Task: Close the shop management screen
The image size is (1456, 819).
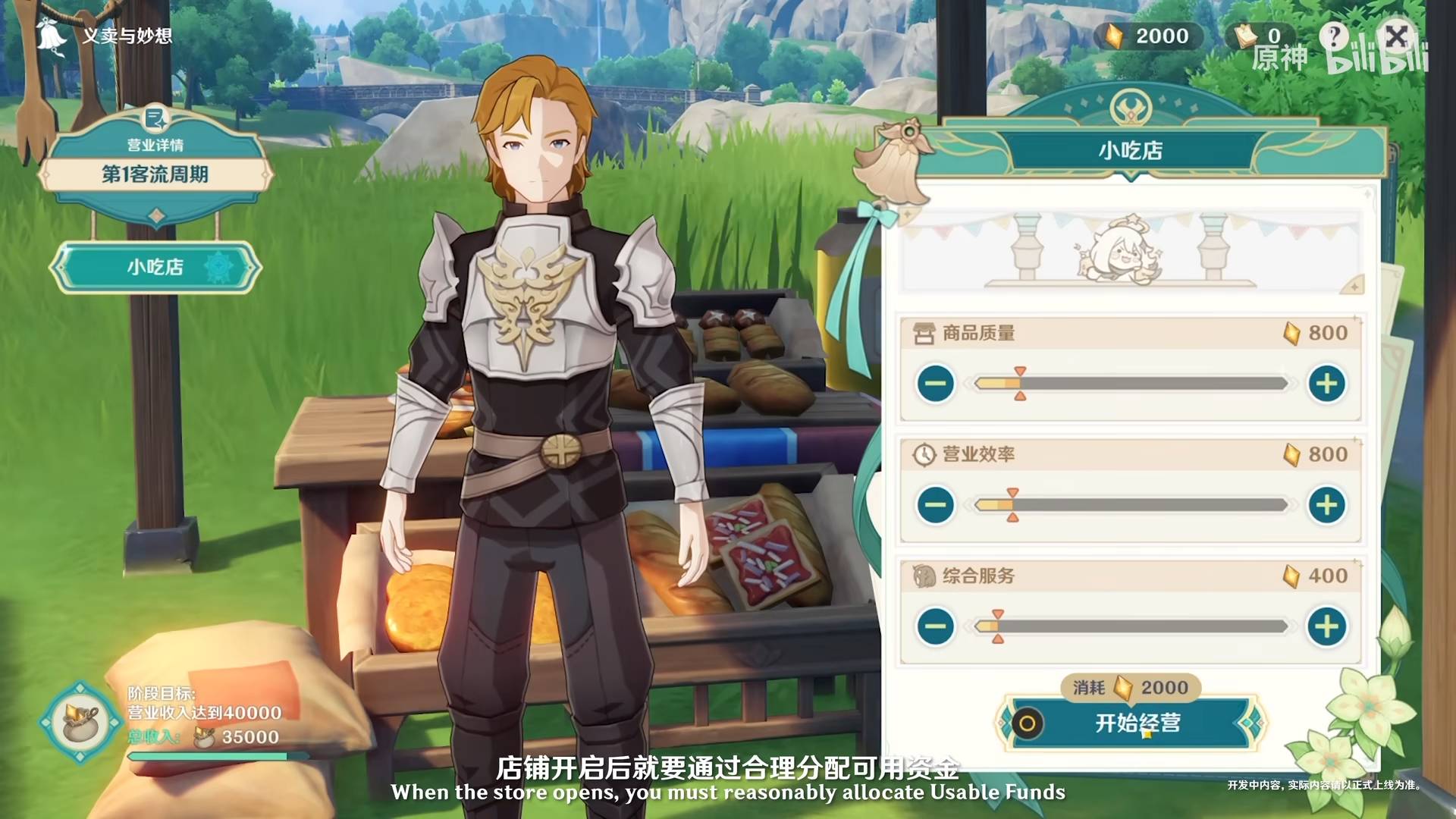Action: click(x=1396, y=36)
